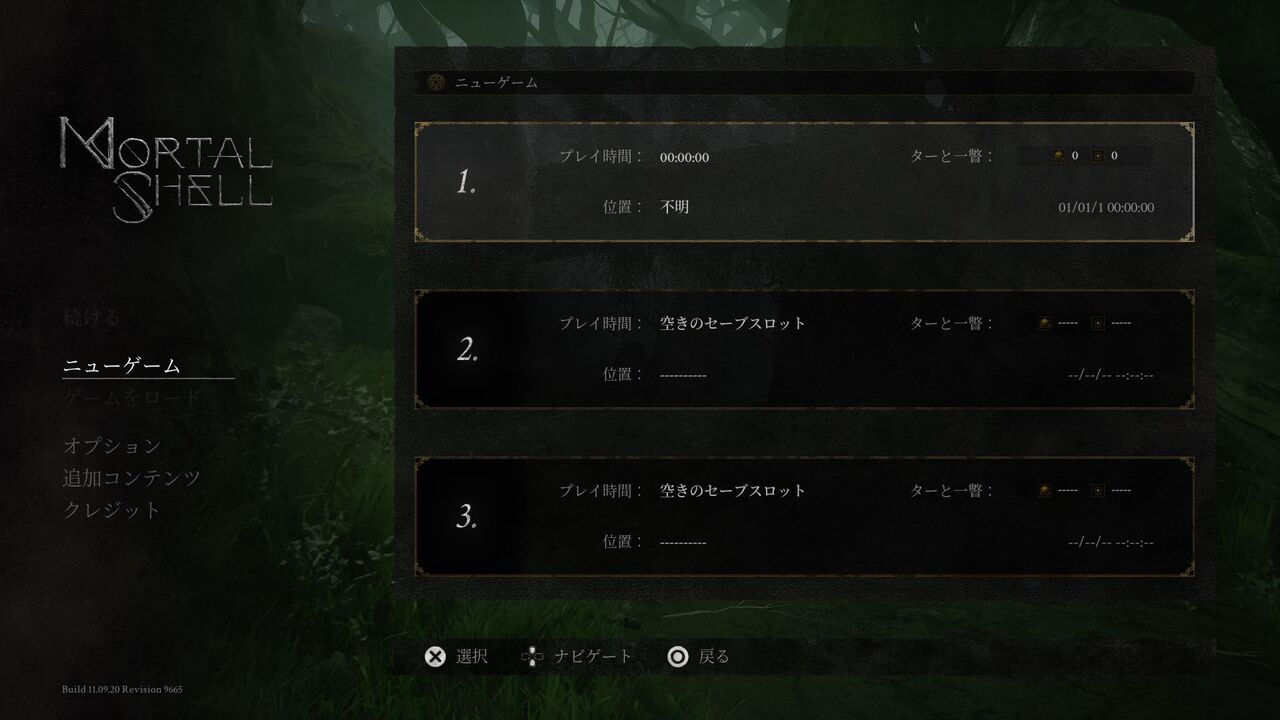Select ゲームをロード in the side menu
The height and width of the screenshot is (720, 1280).
[132, 396]
